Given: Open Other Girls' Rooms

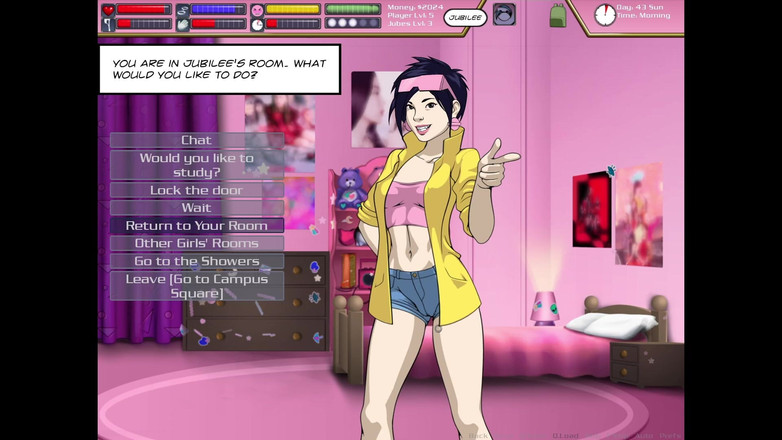Looking at the screenshot, I should coord(196,243).
